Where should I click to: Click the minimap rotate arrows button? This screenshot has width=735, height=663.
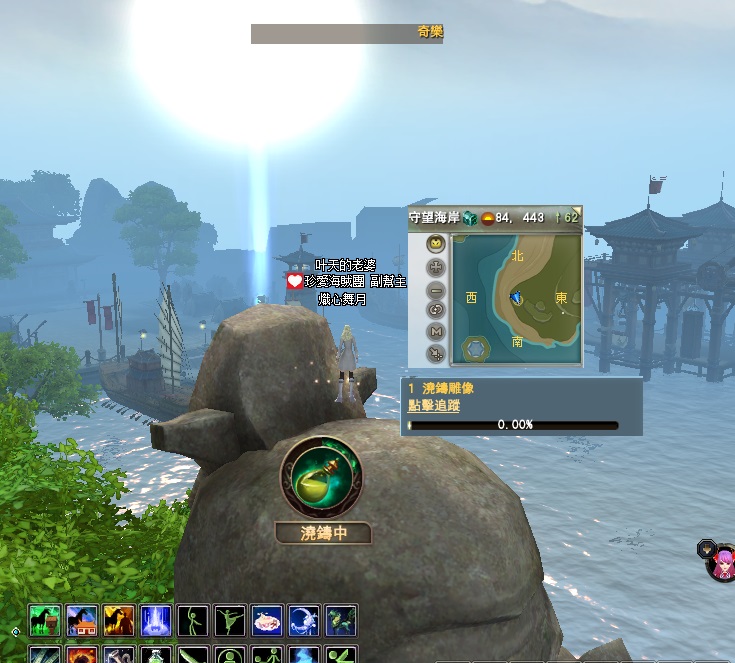(436, 310)
